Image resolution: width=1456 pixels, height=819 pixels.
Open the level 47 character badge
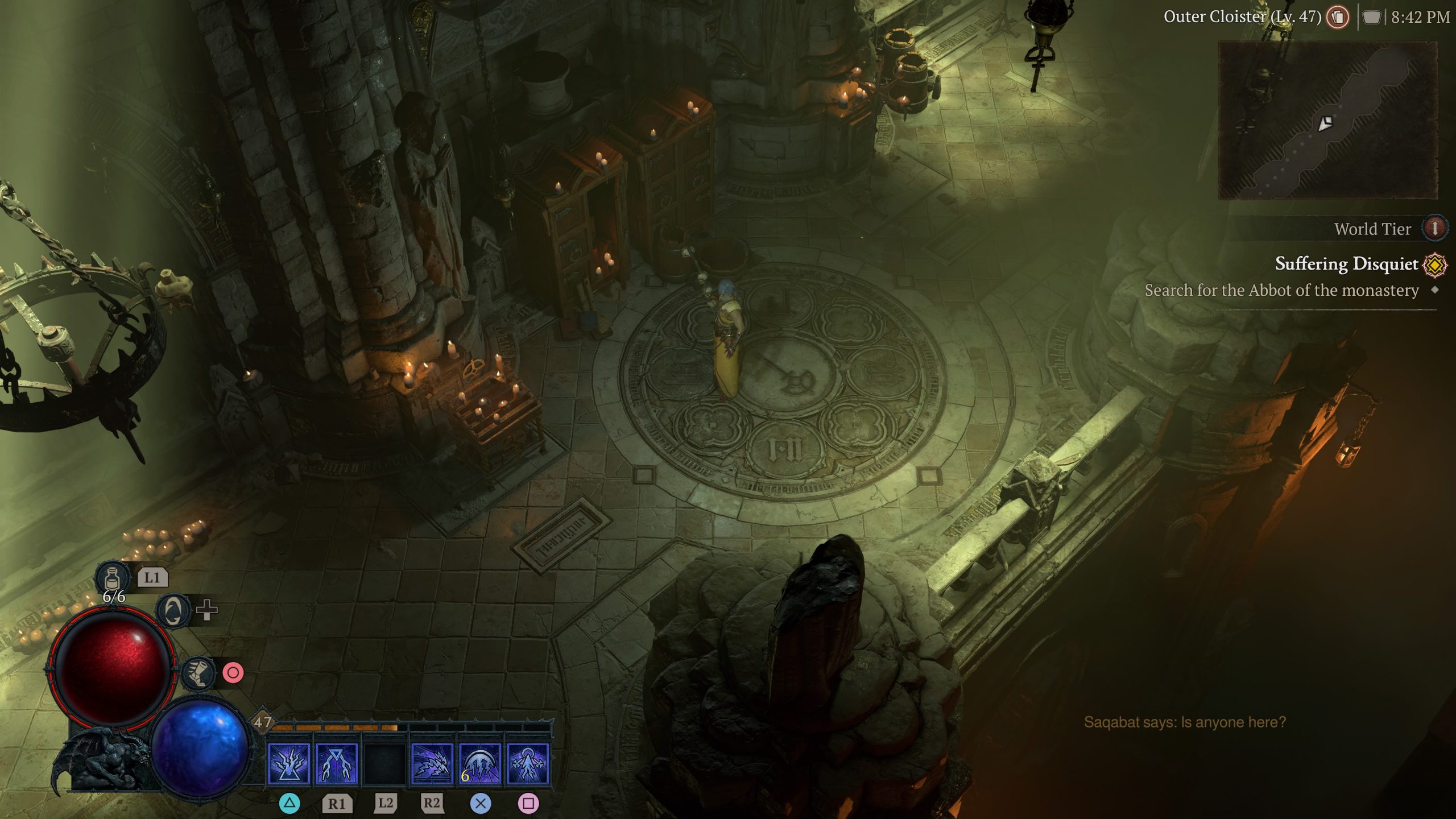262,722
